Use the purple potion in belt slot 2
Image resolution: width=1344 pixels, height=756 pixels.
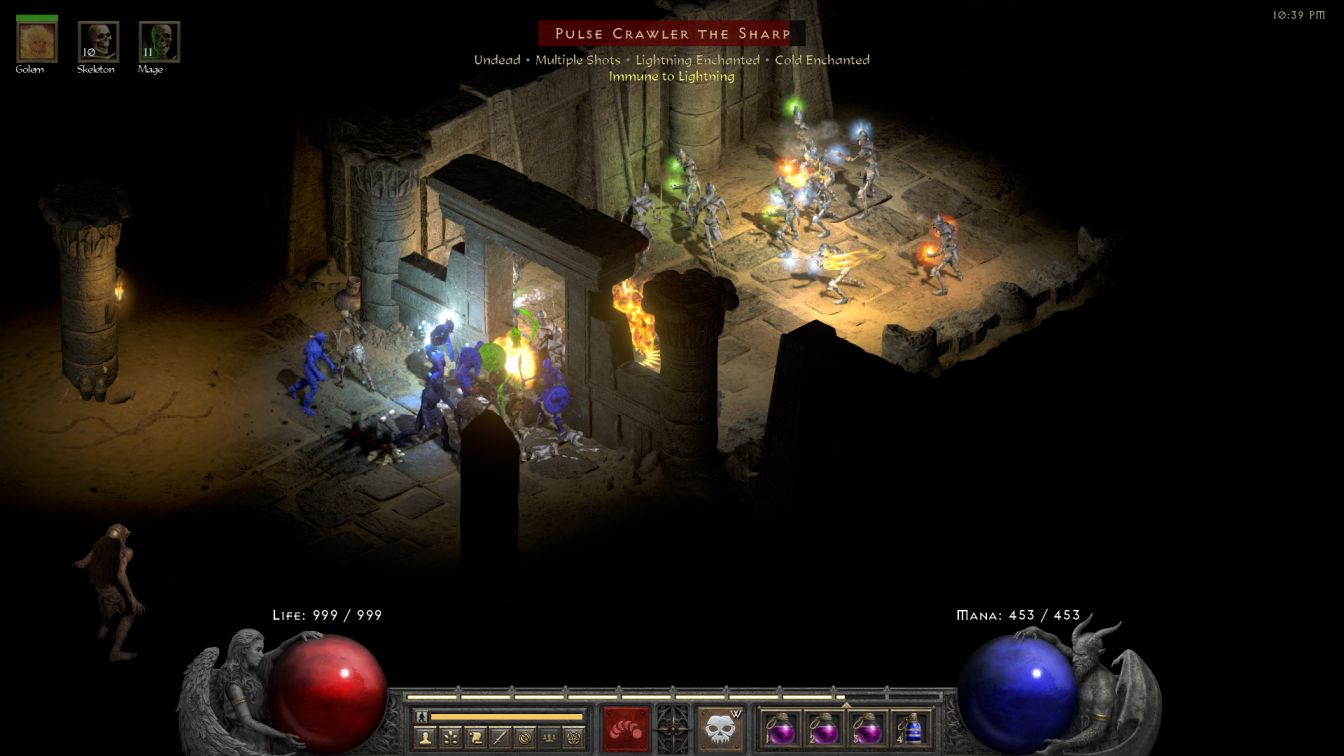(823, 728)
